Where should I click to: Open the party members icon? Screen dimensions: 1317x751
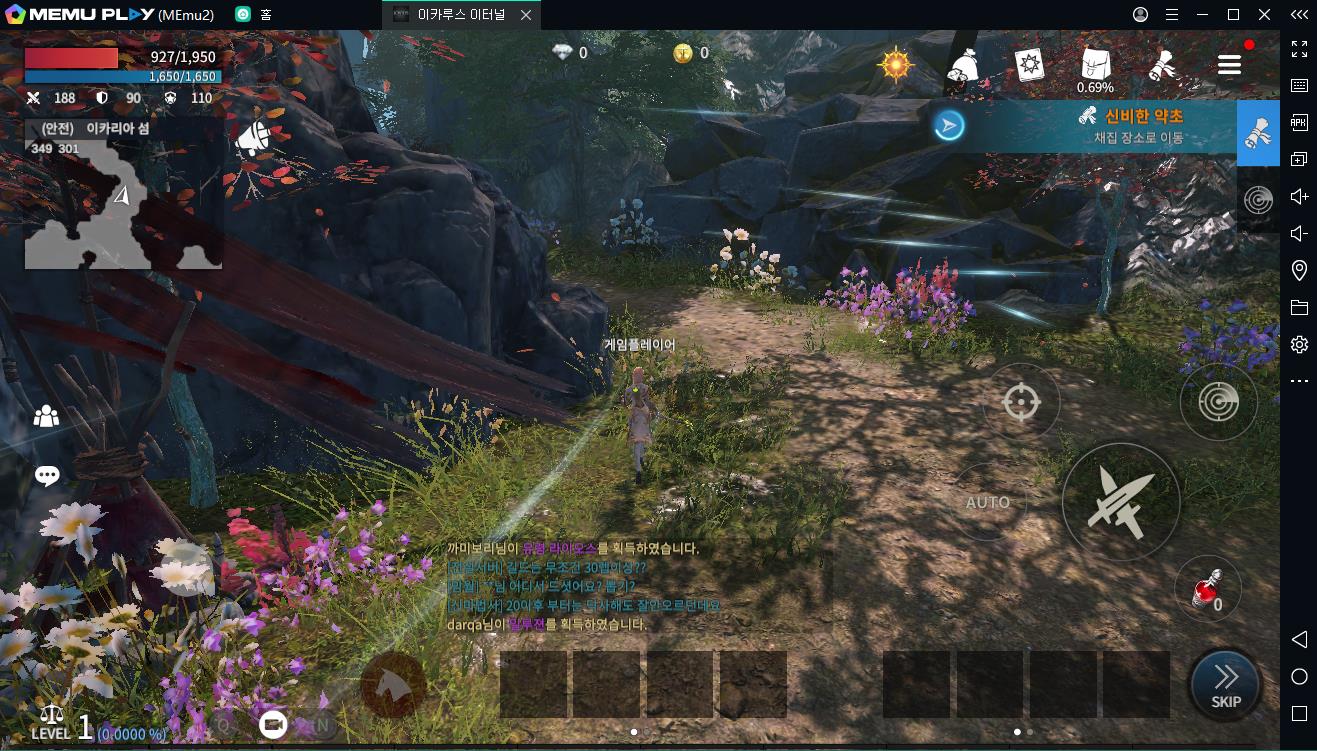46,417
